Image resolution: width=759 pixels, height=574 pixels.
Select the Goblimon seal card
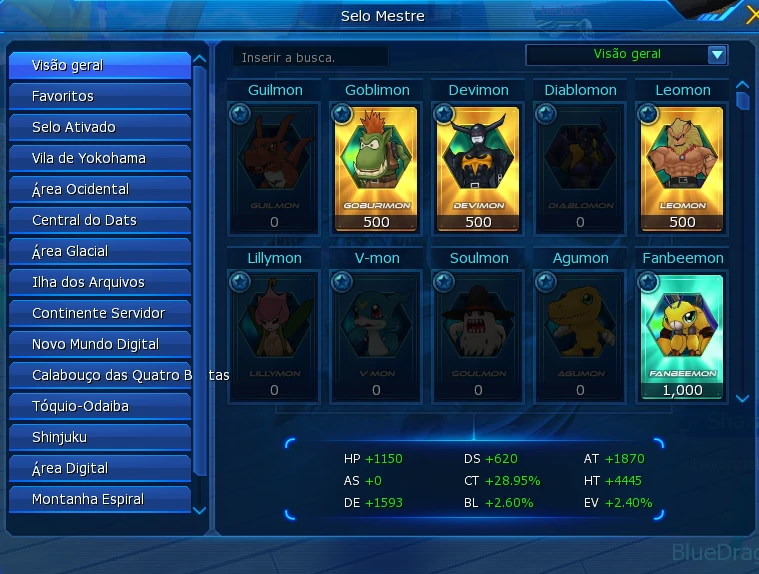[x=377, y=167]
